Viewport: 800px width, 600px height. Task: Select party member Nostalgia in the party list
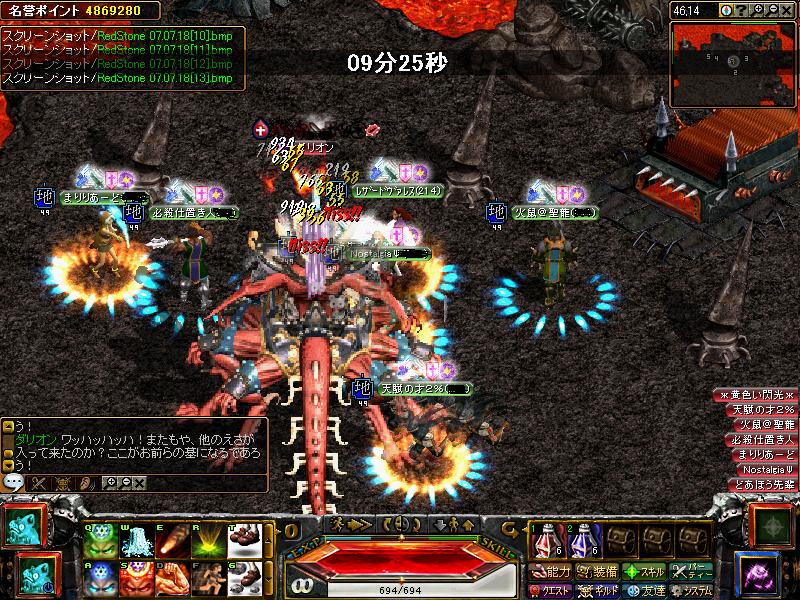pyautogui.click(x=766, y=469)
